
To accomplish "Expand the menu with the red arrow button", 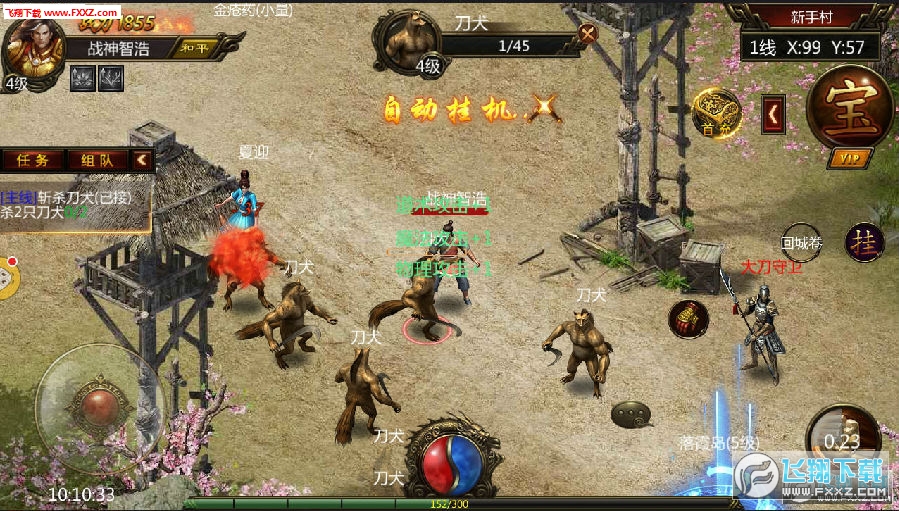I will (773, 115).
